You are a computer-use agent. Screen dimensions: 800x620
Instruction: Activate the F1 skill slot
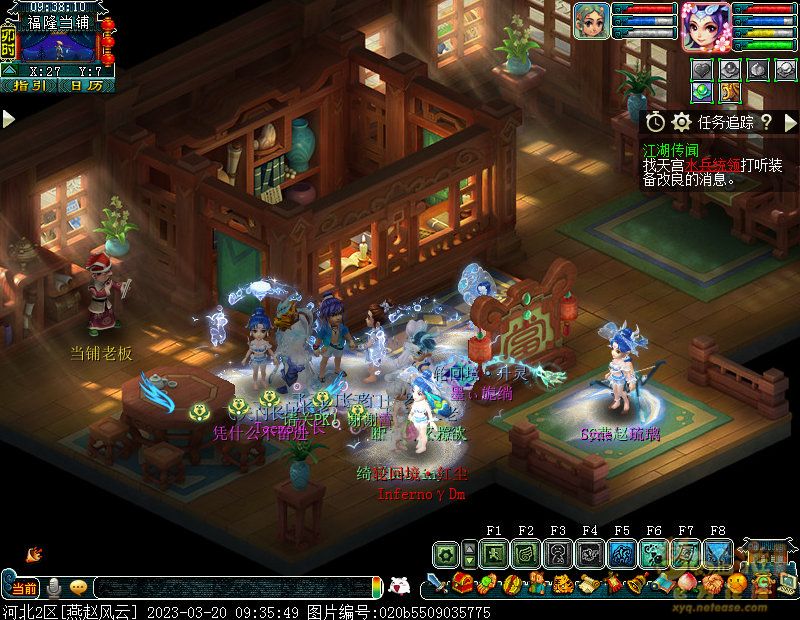[493, 553]
